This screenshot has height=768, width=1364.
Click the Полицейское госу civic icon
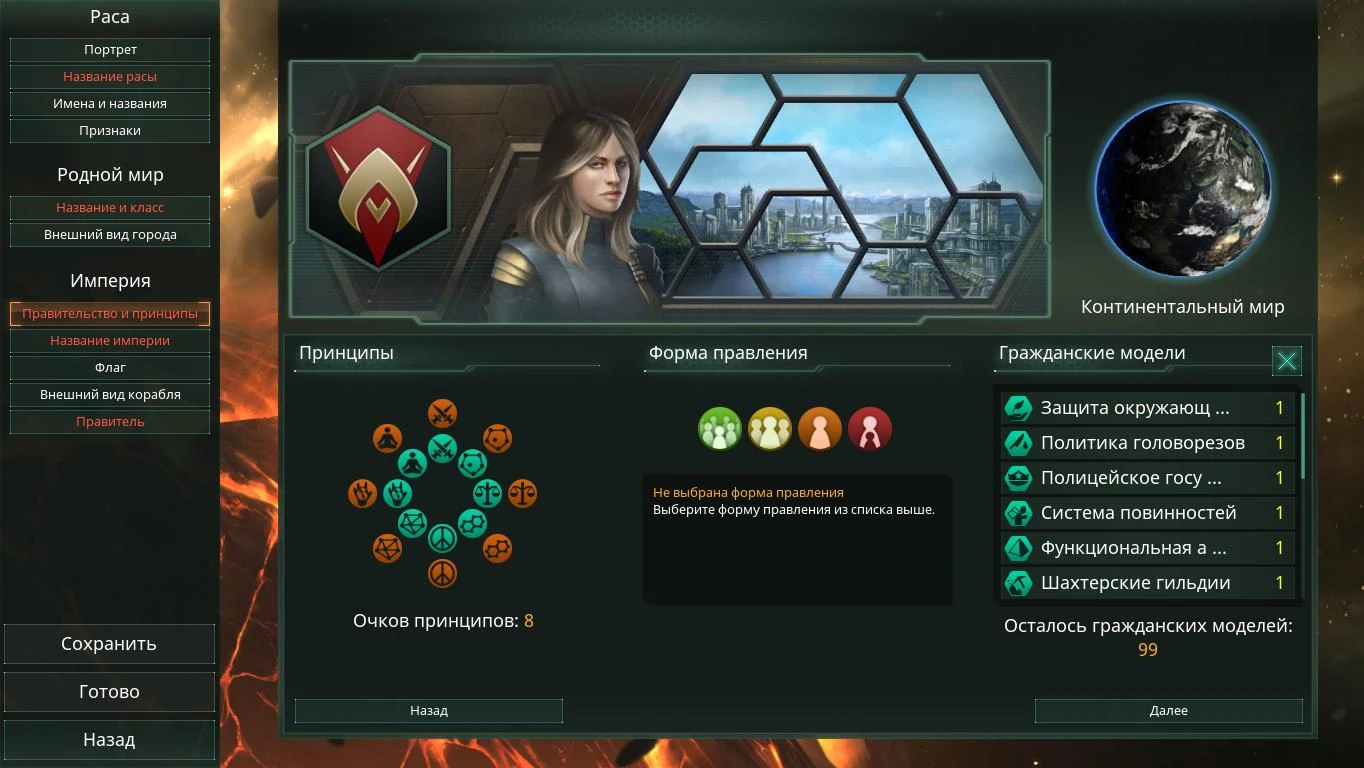(x=1019, y=477)
